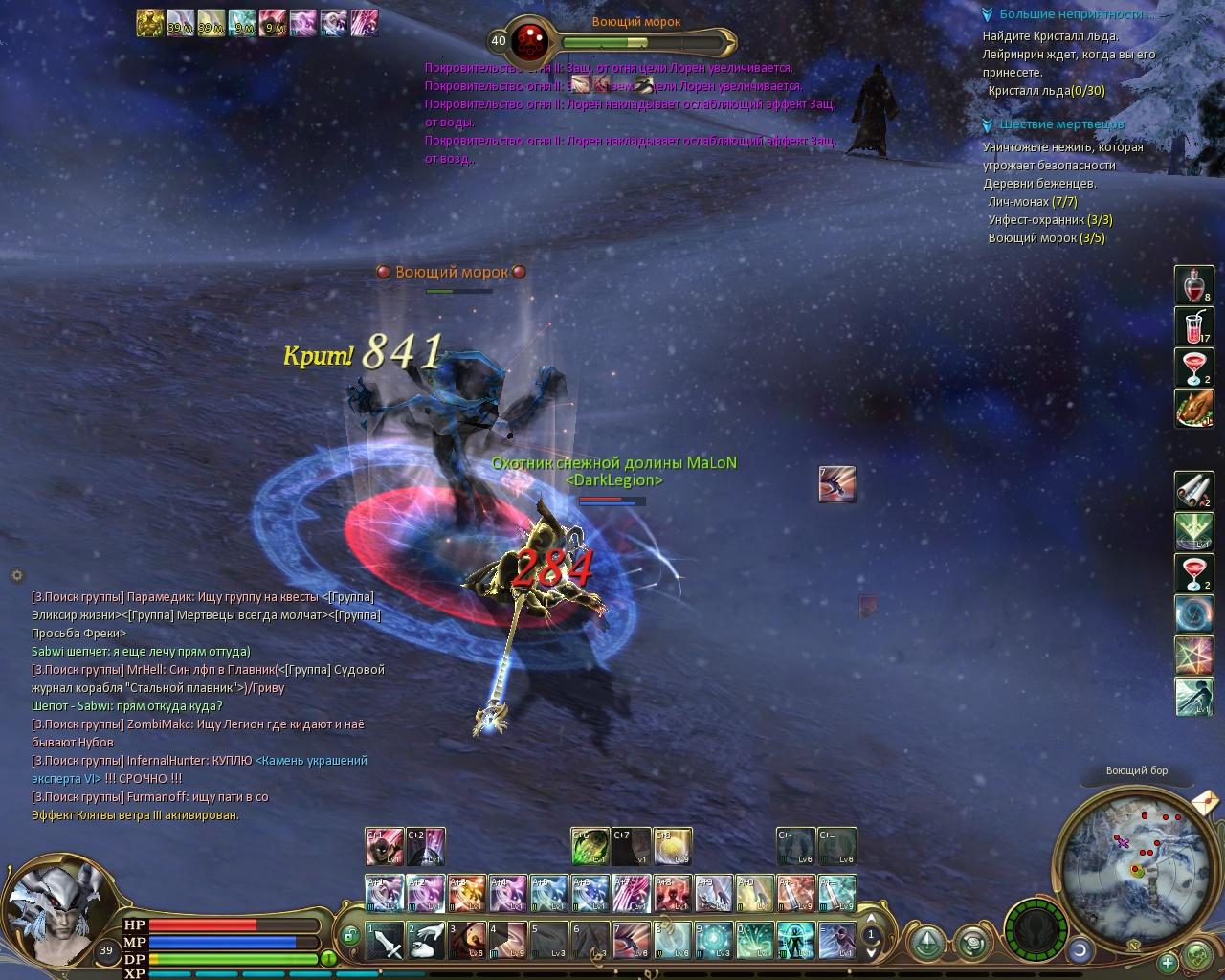Toggle the green hotbar lock button
Viewport: 1225px width, 980px height.
coord(350,935)
